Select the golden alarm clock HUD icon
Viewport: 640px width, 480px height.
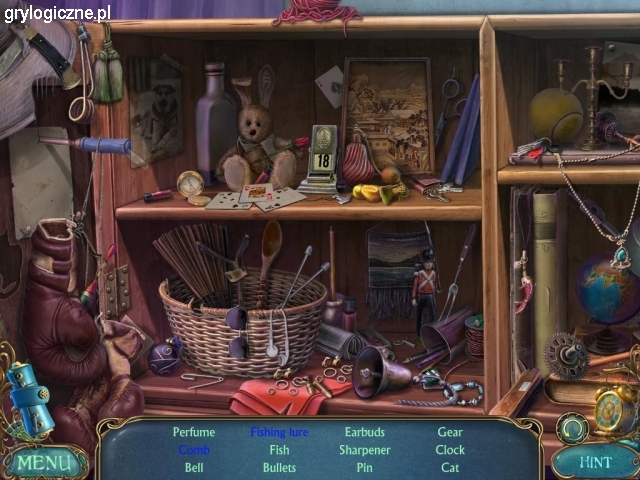click(613, 407)
